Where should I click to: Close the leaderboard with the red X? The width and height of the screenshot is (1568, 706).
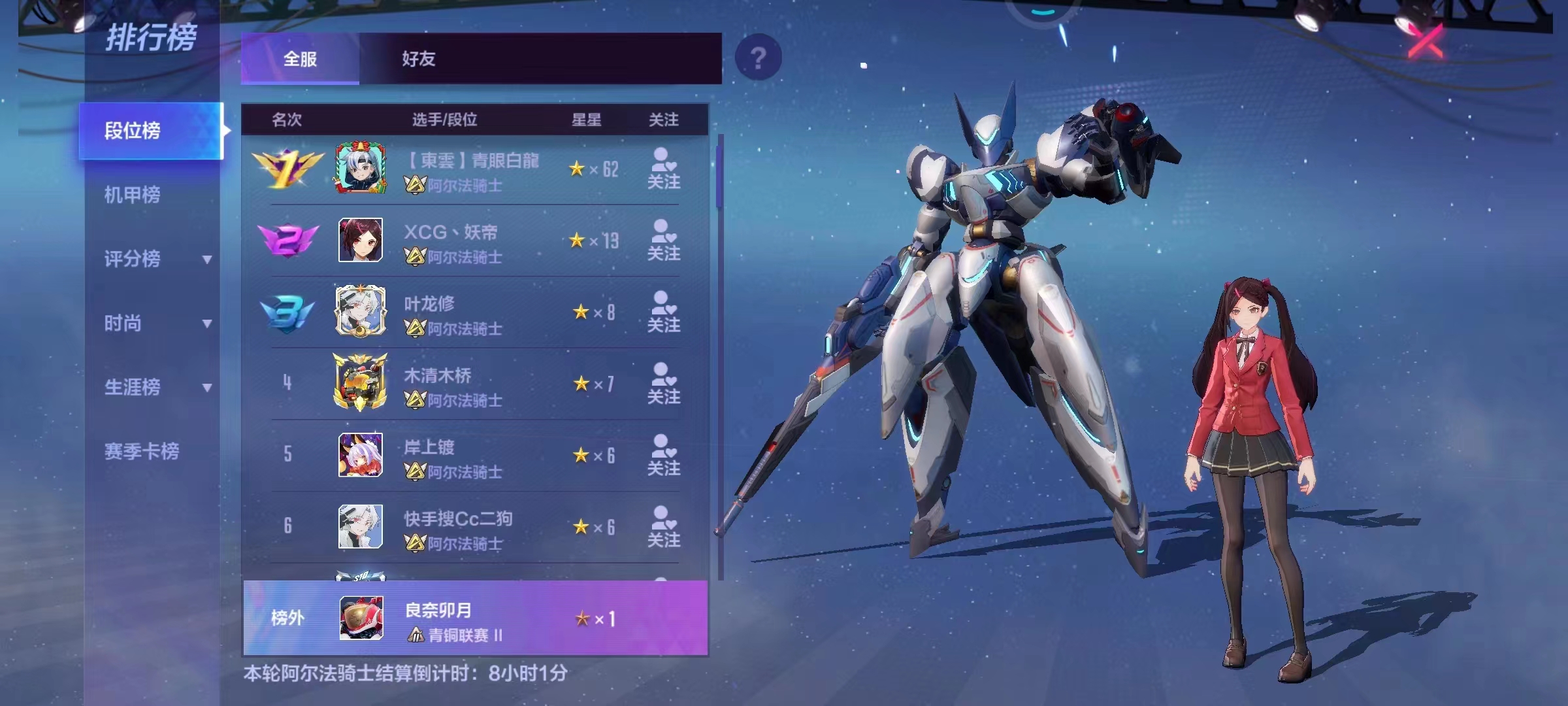1426,41
